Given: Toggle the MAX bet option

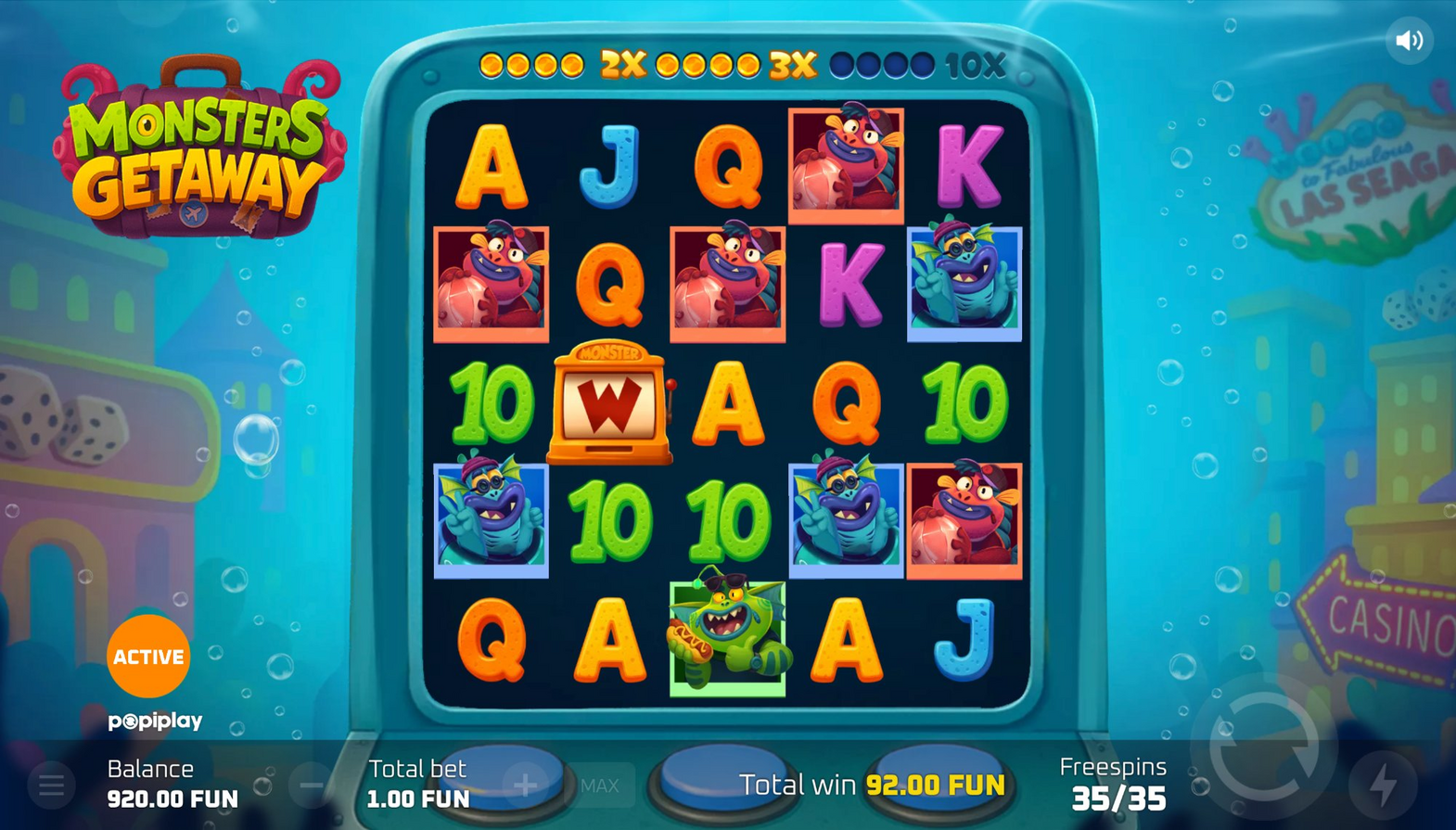Looking at the screenshot, I should click(x=600, y=785).
